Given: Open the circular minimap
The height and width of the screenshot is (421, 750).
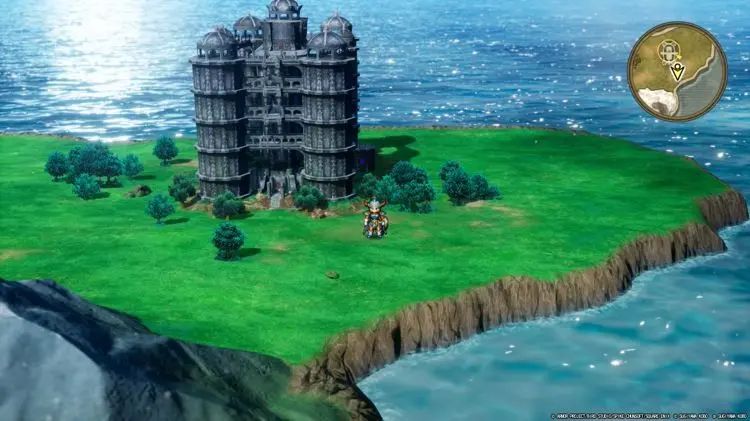Looking at the screenshot, I should 677,72.
